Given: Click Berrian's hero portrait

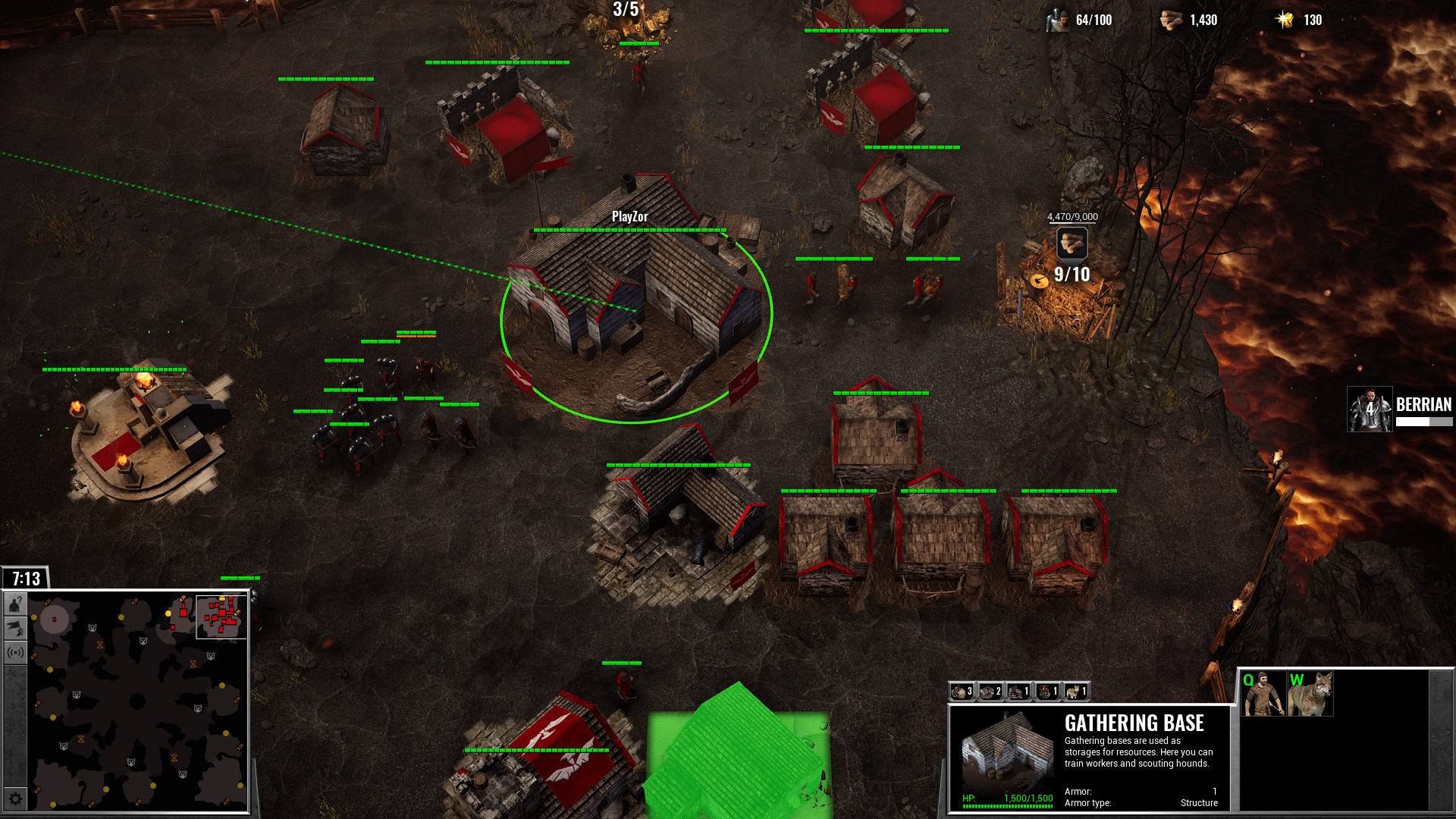Looking at the screenshot, I should point(1370,409).
